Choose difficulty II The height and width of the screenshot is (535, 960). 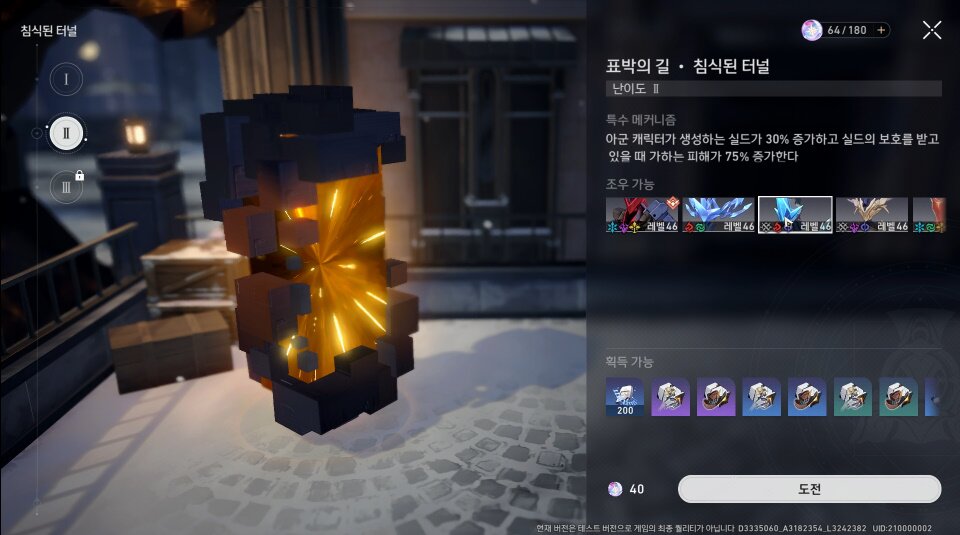pos(66,132)
